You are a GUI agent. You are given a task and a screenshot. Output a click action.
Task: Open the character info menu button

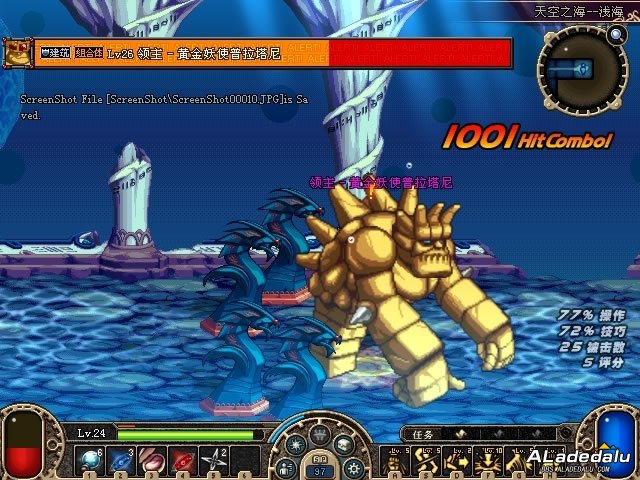[287, 466]
